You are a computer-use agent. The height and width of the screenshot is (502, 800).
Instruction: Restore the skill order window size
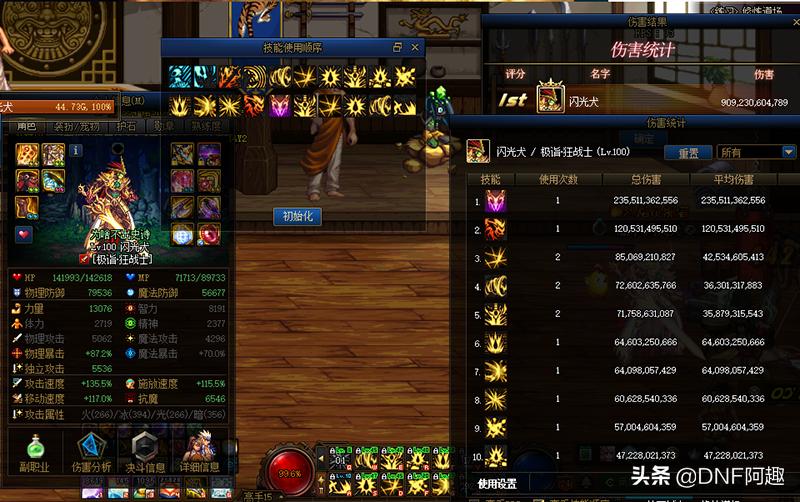pyautogui.click(x=398, y=47)
